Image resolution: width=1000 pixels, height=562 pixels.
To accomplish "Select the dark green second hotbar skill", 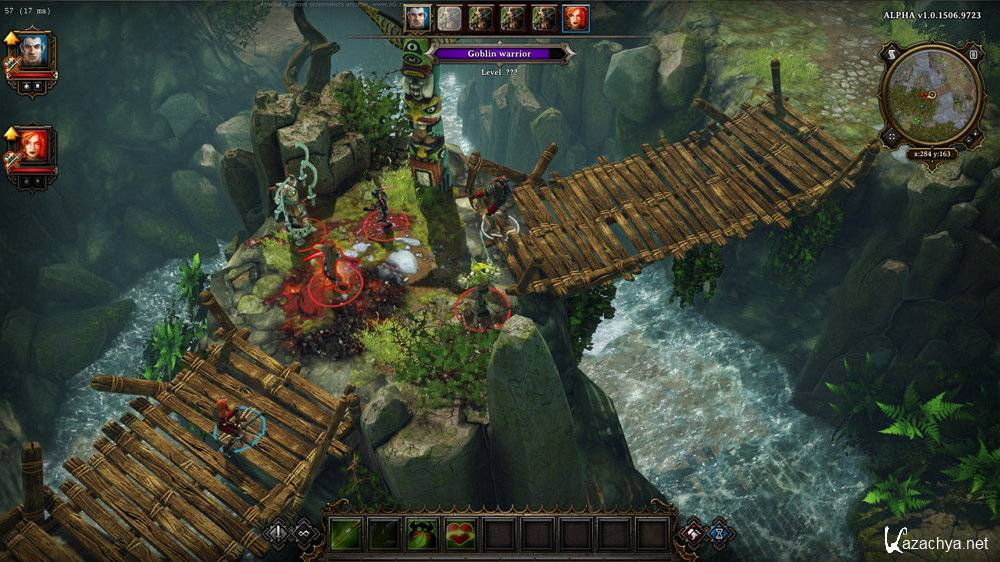I will [384, 535].
